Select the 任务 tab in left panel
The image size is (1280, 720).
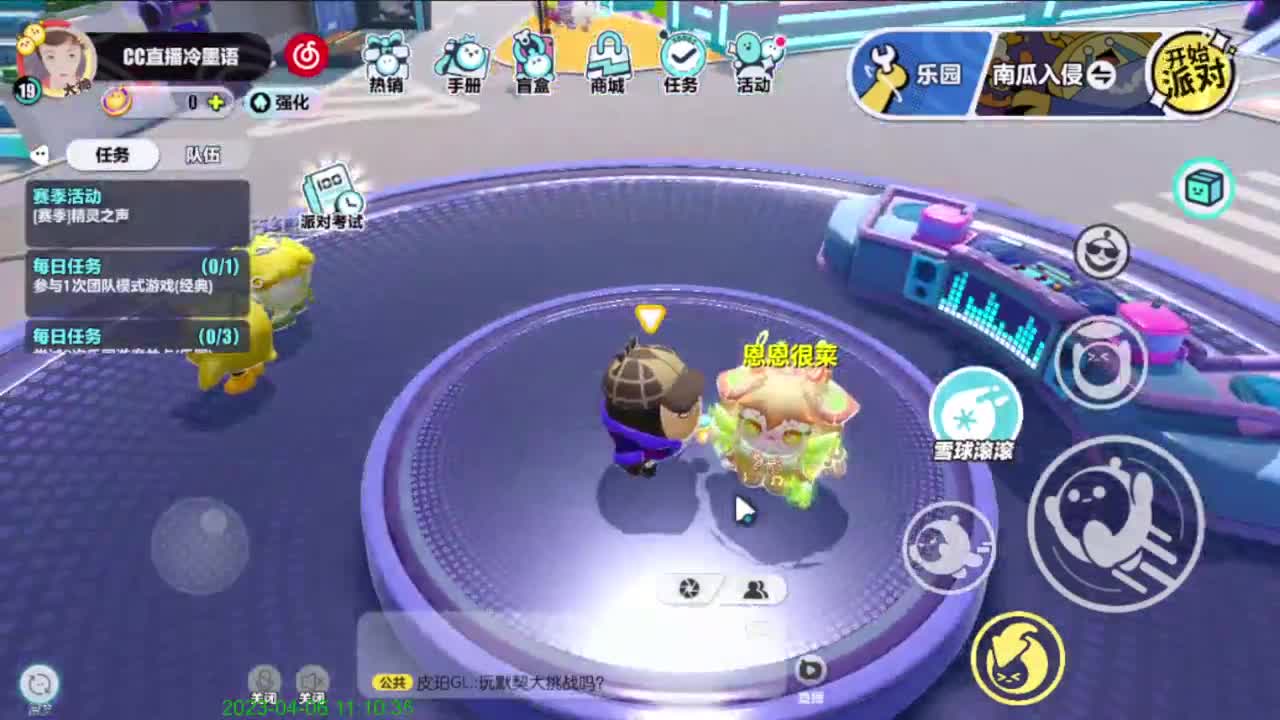[x=110, y=155]
